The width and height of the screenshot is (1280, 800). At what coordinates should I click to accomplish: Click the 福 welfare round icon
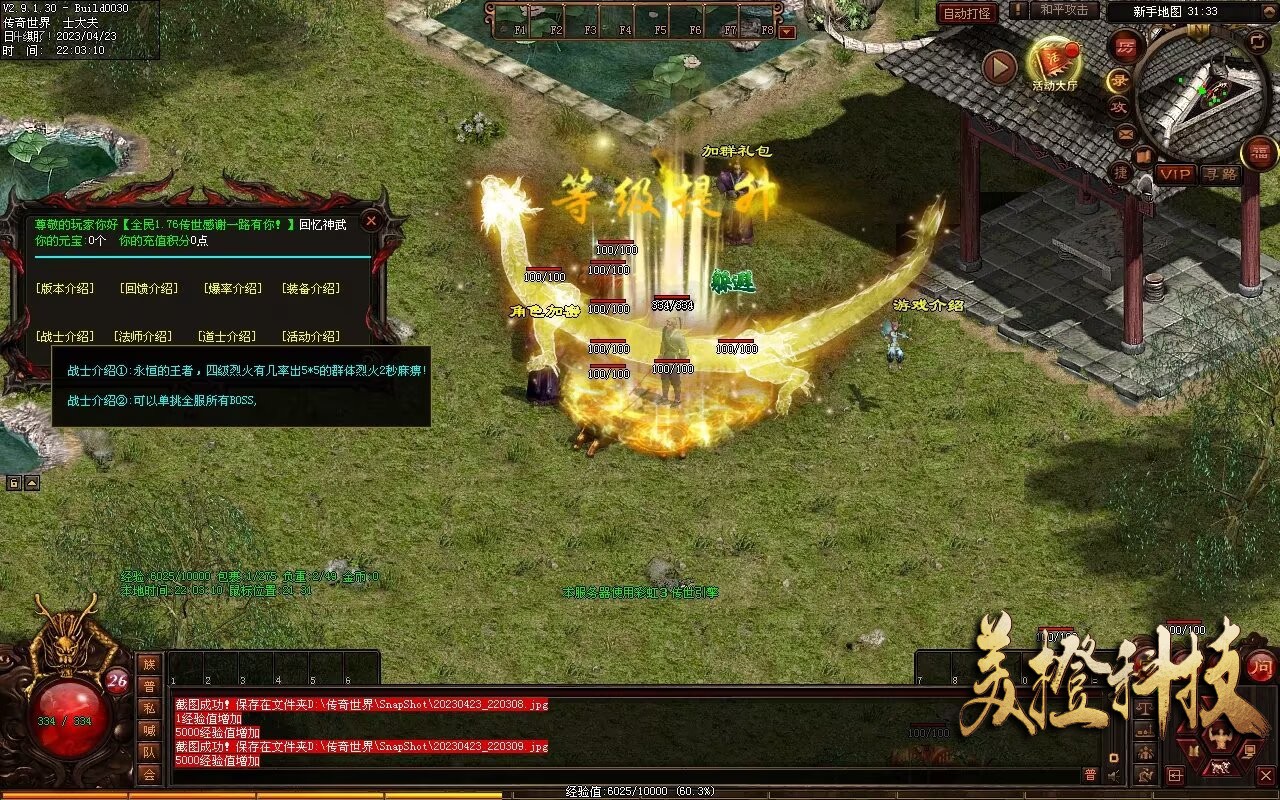1259,153
